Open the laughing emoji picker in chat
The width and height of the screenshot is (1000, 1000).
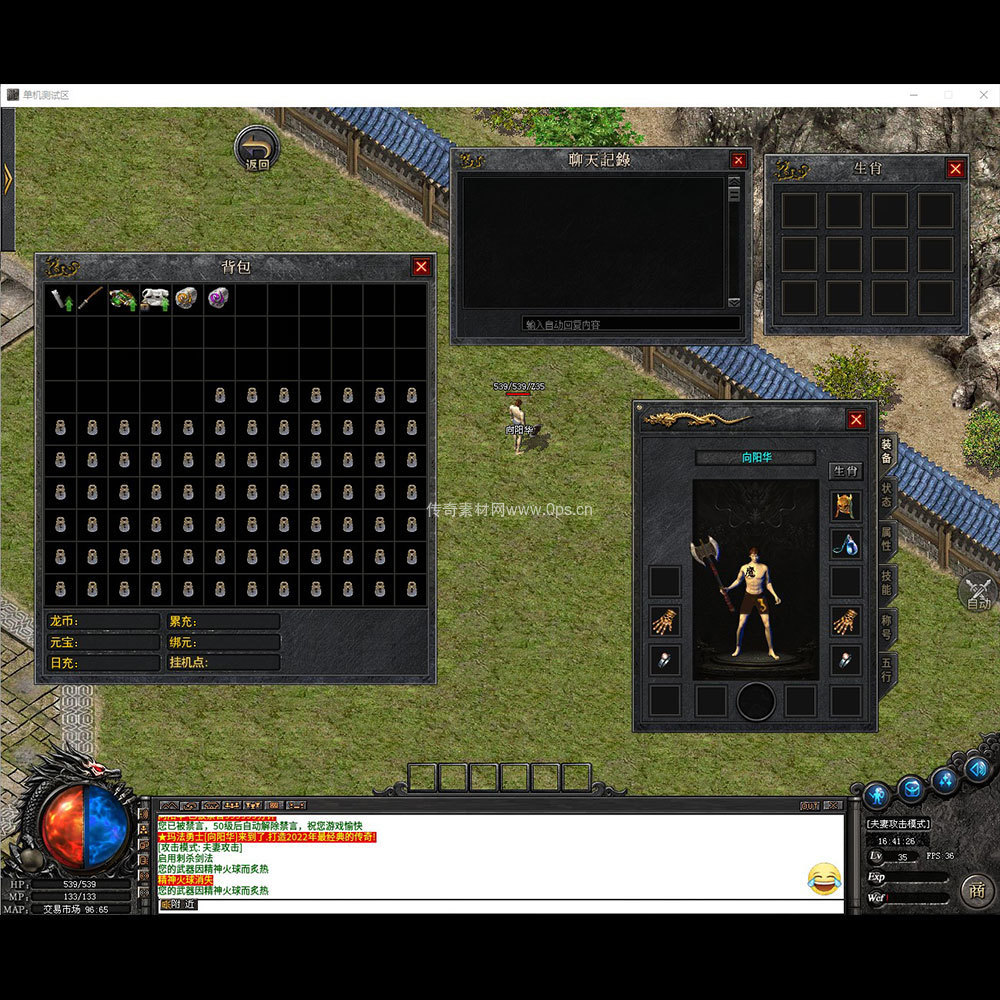(x=824, y=879)
